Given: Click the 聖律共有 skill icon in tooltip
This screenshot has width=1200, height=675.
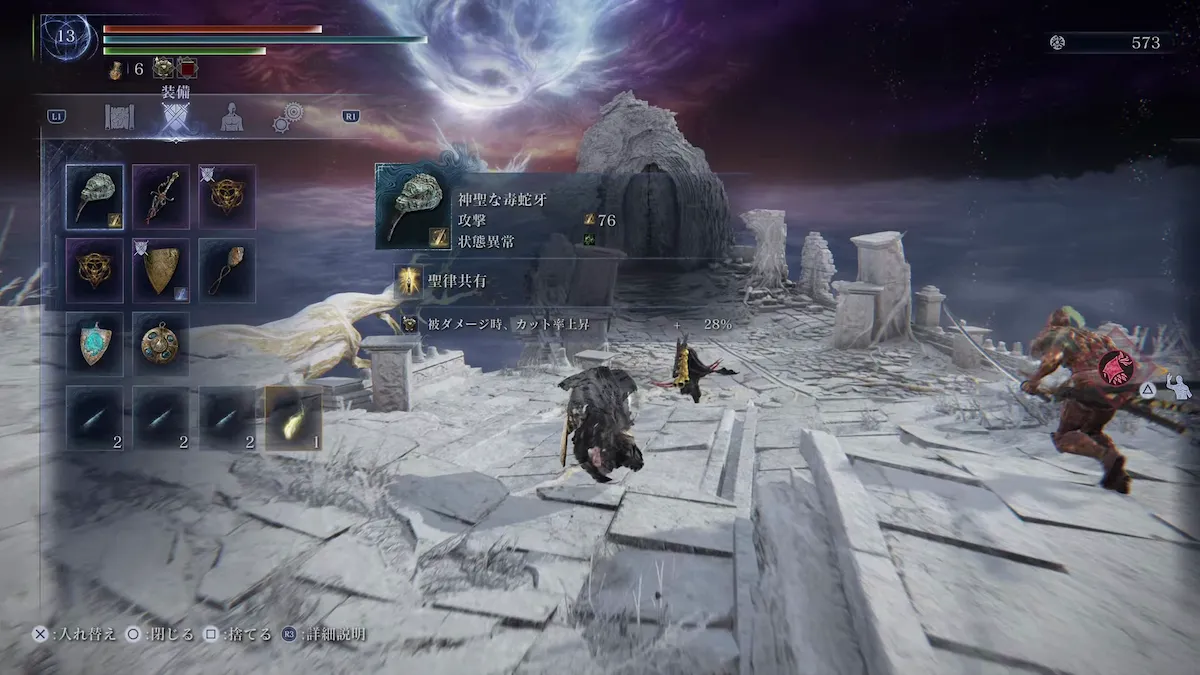Looking at the screenshot, I should point(408,282).
